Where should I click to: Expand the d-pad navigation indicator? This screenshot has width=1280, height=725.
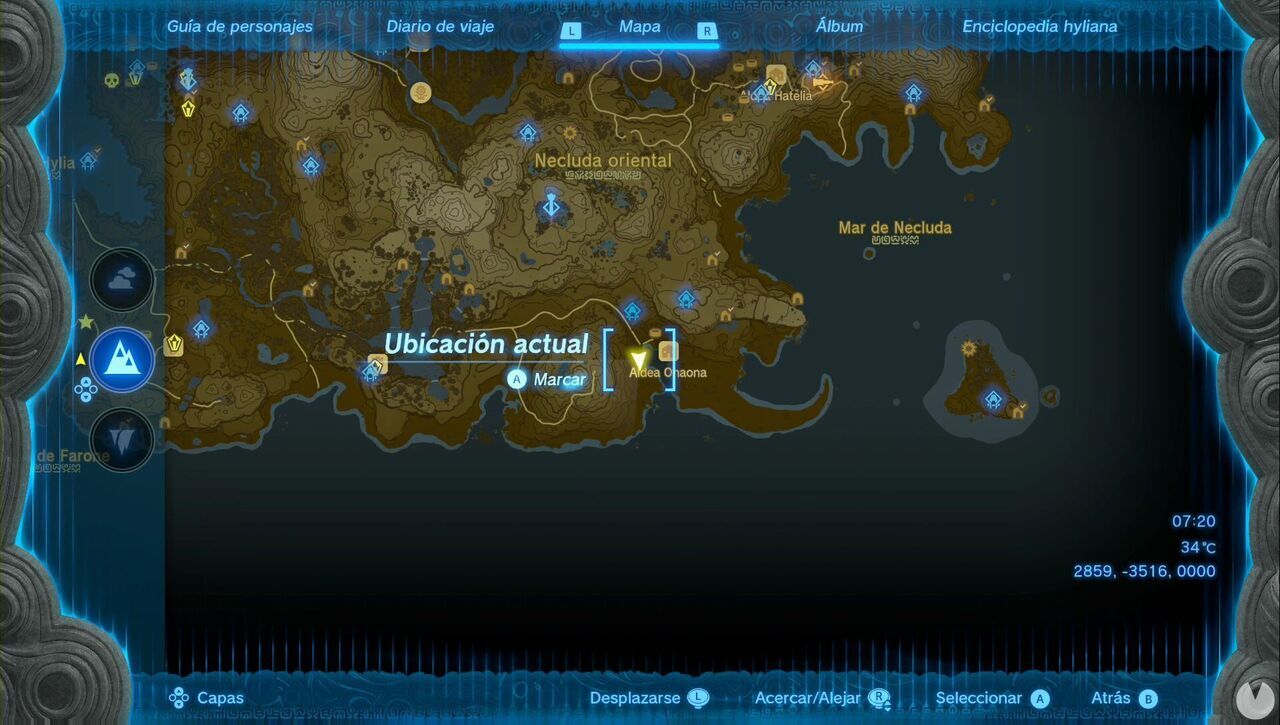[88, 390]
